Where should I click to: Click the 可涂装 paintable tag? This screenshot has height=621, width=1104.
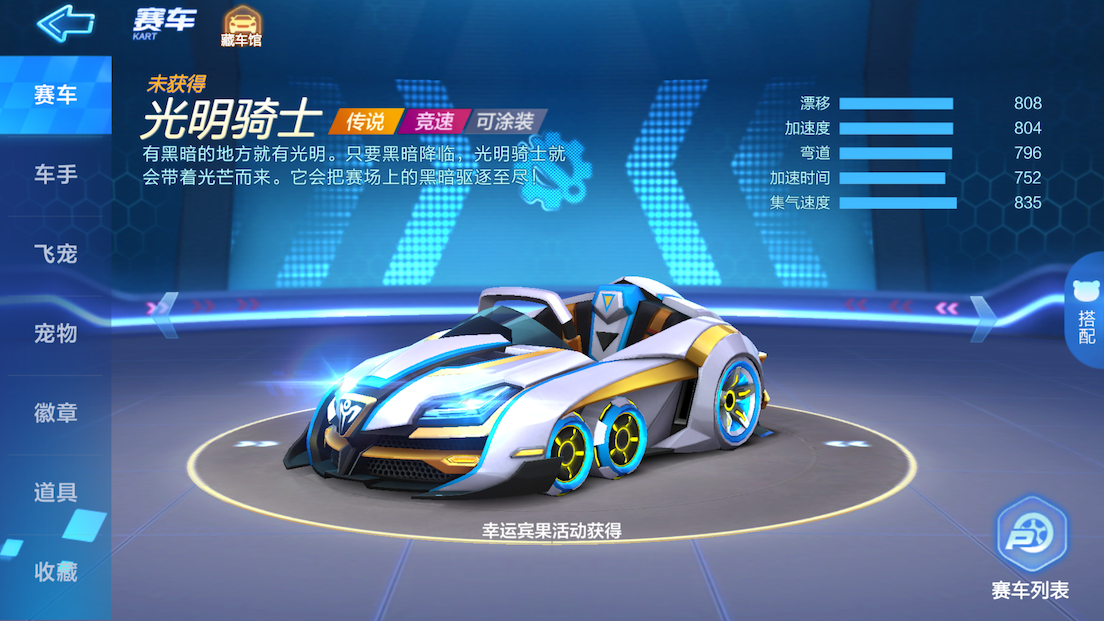[505, 122]
